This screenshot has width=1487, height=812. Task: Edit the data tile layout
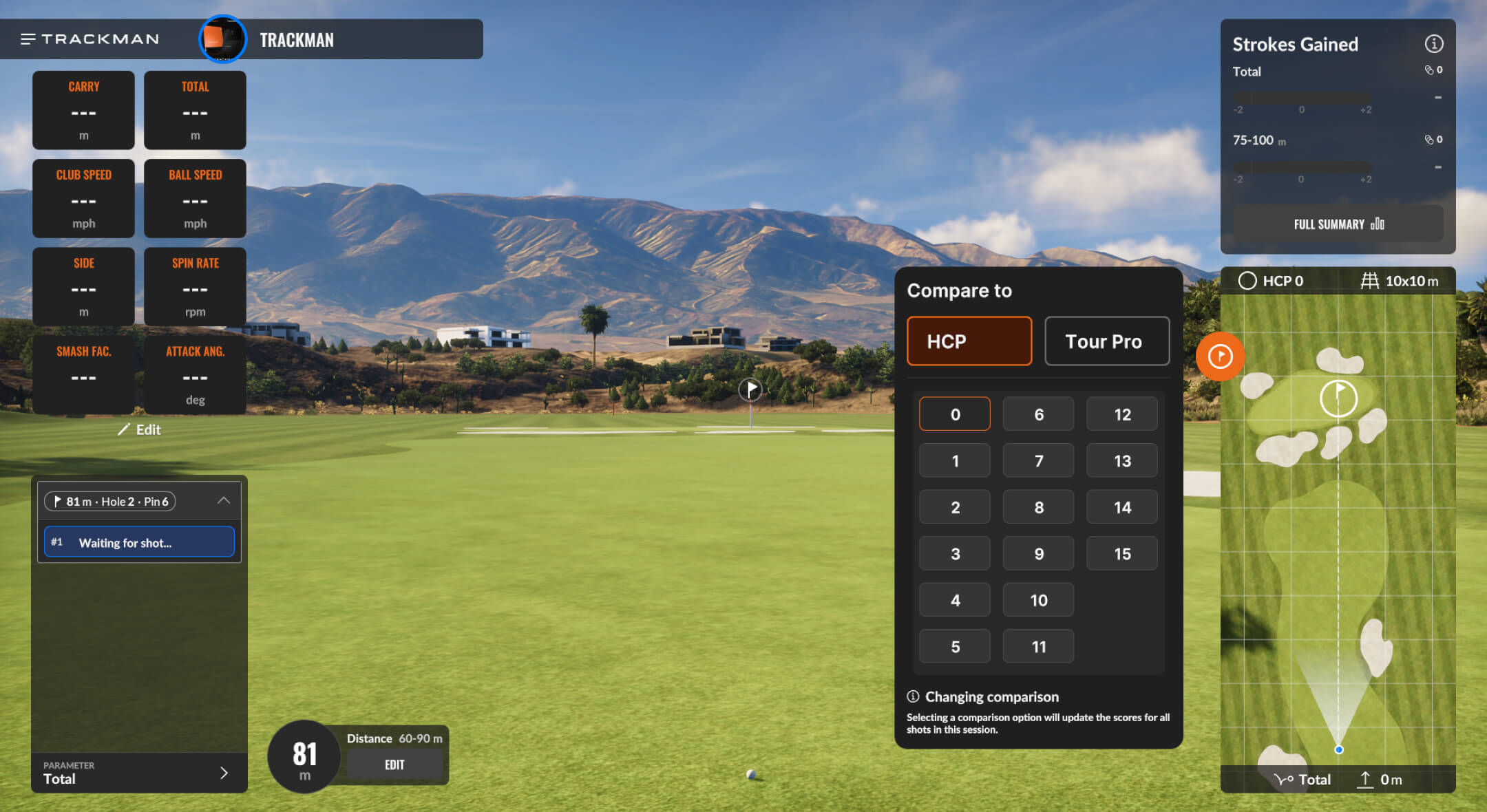140,430
